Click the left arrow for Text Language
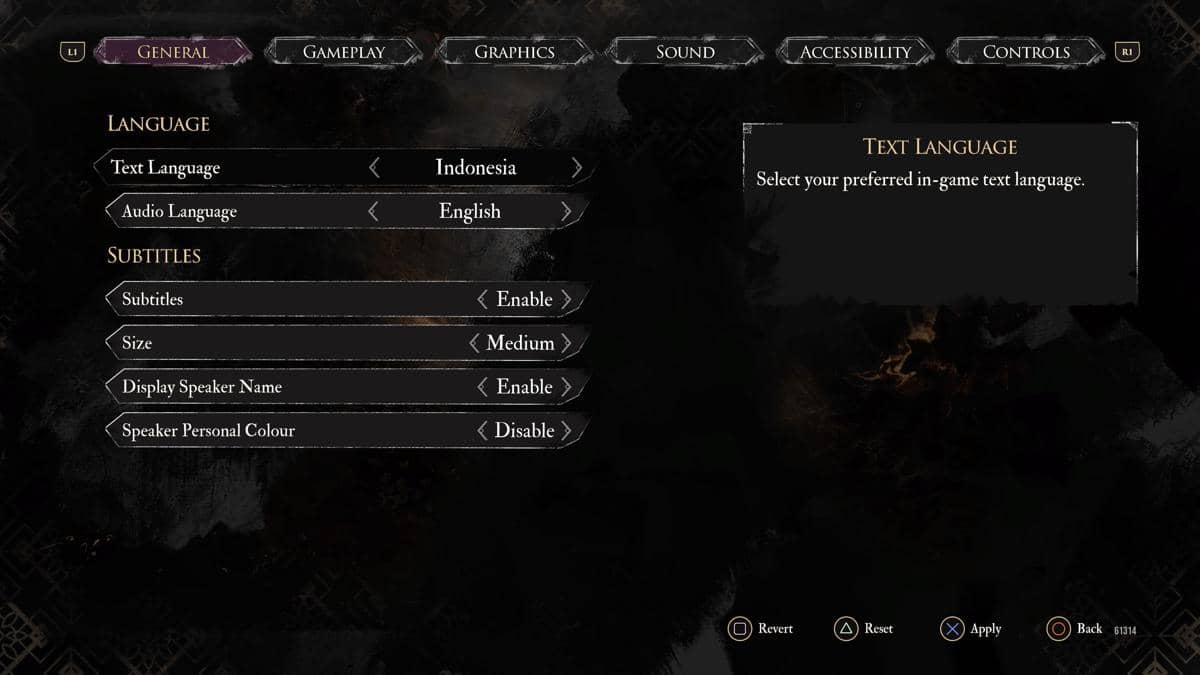 point(374,168)
